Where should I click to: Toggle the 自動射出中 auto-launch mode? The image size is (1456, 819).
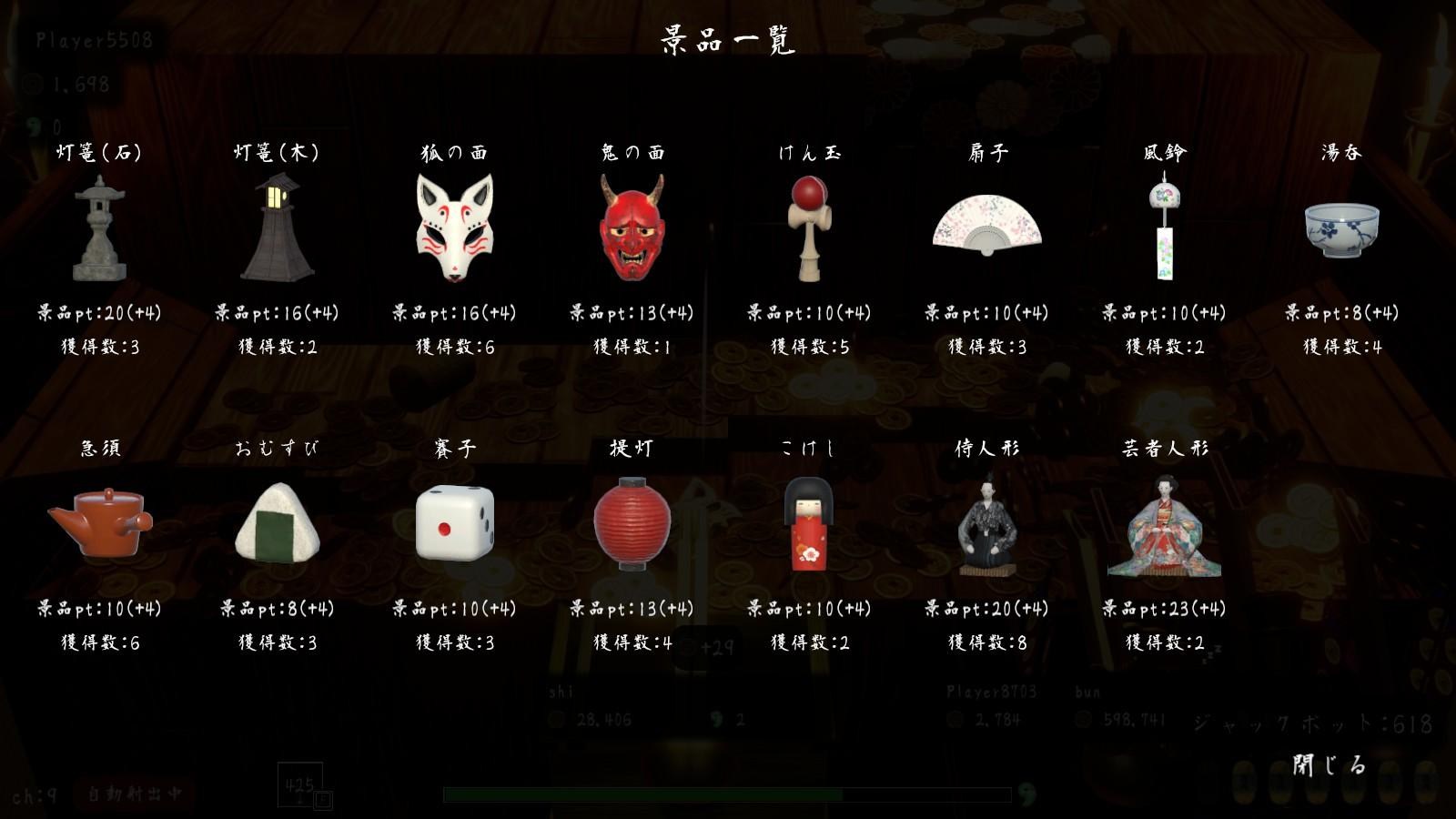[133, 794]
